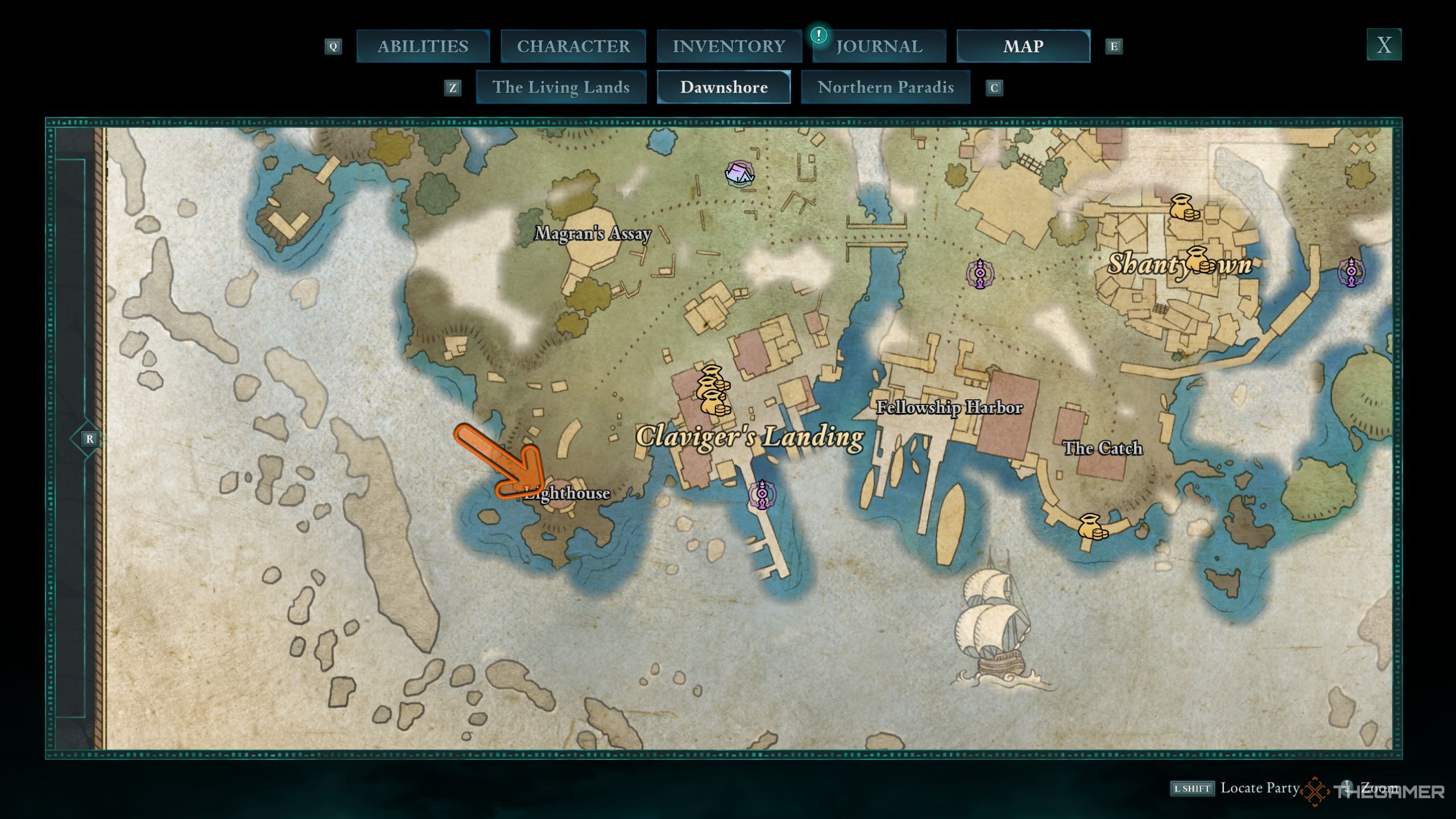Show the Journal tab

click(x=879, y=46)
